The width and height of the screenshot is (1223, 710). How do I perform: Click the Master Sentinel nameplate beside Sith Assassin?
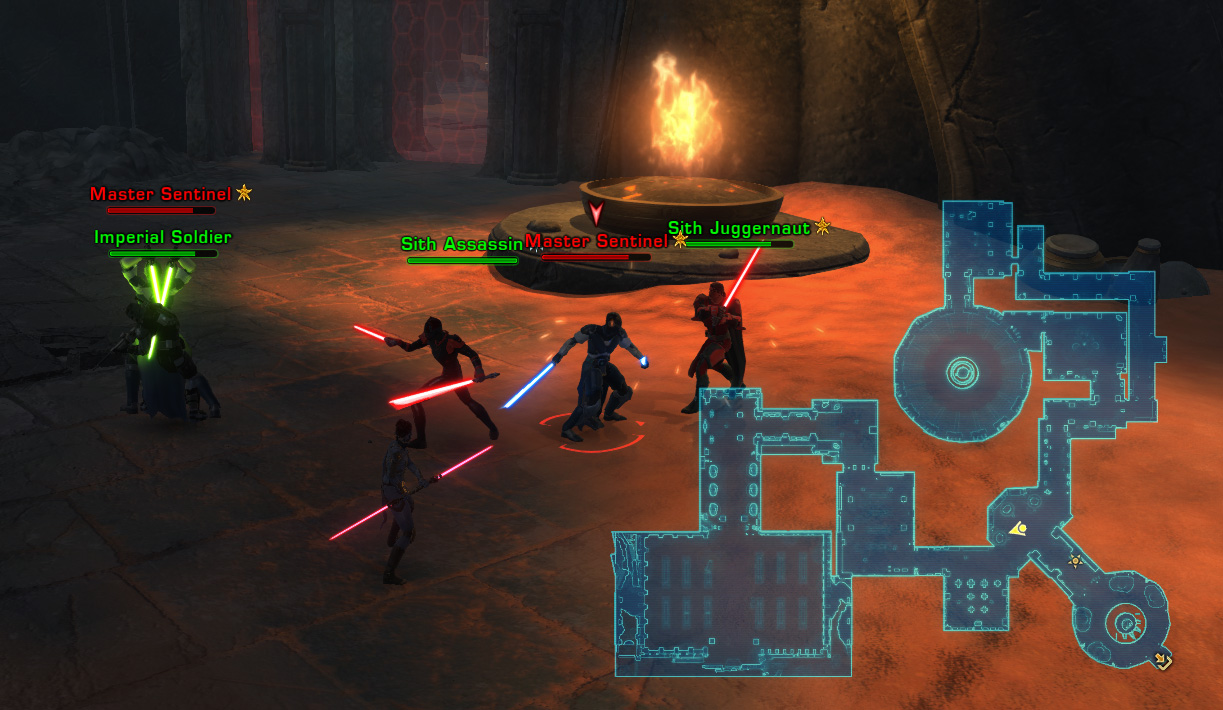[x=596, y=241]
